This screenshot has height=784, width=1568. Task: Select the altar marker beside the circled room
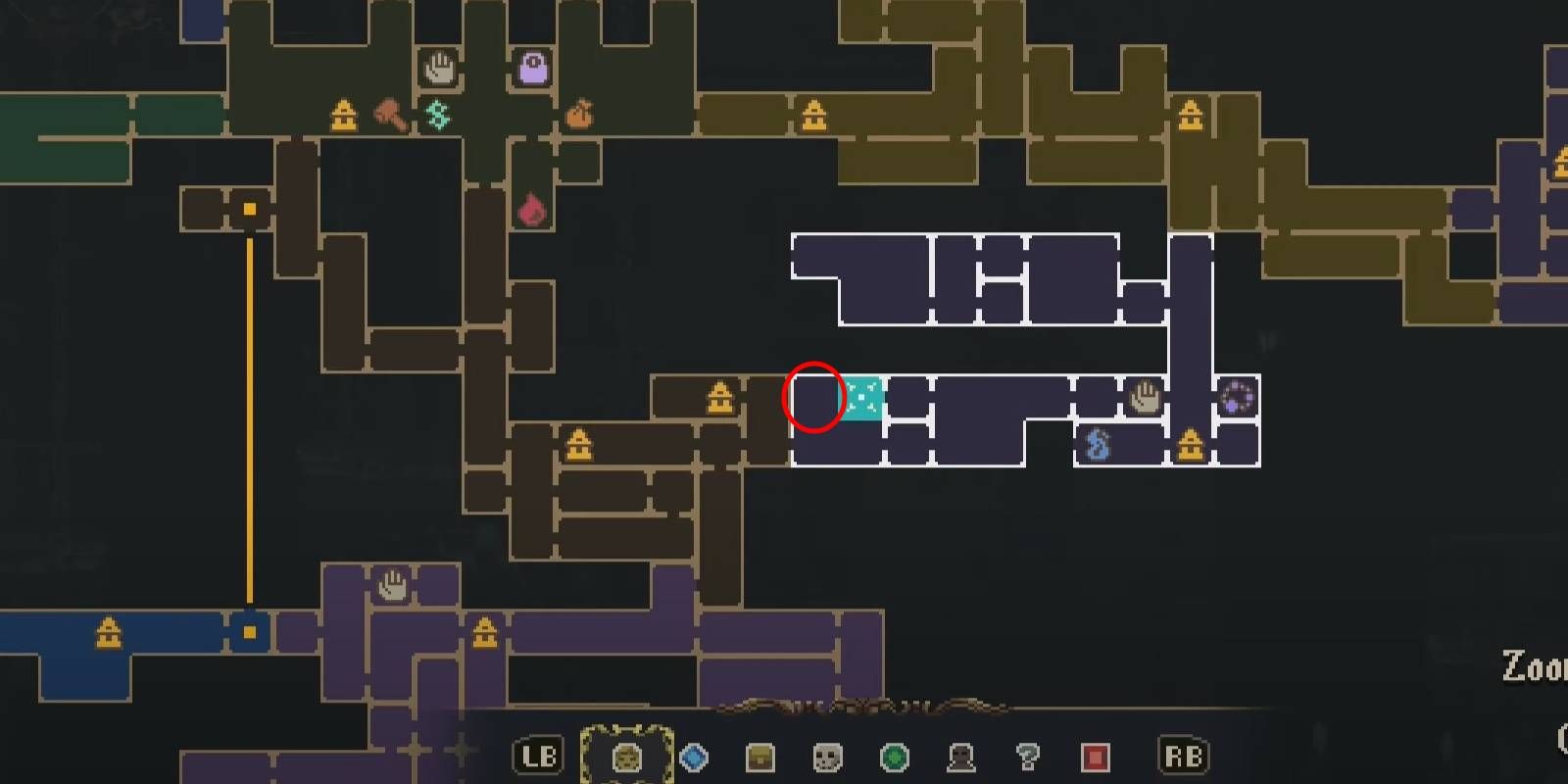(x=718, y=395)
